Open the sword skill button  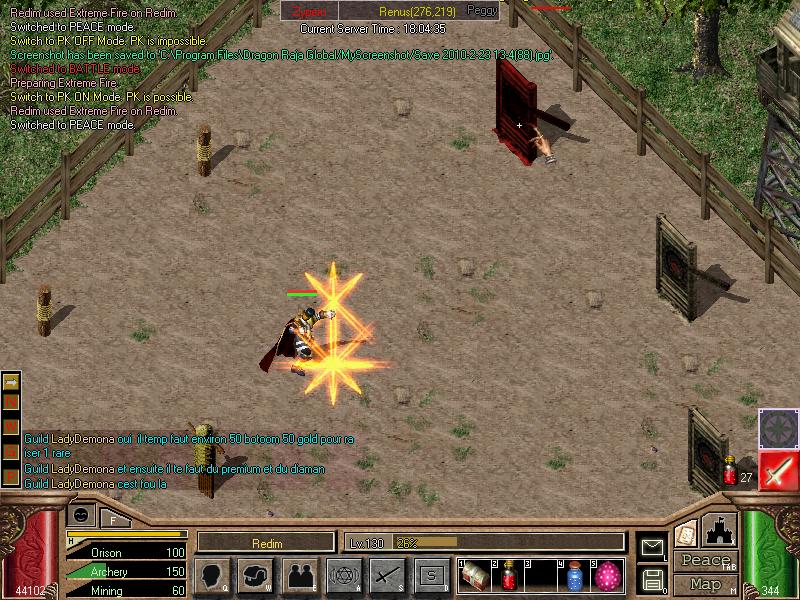387,576
